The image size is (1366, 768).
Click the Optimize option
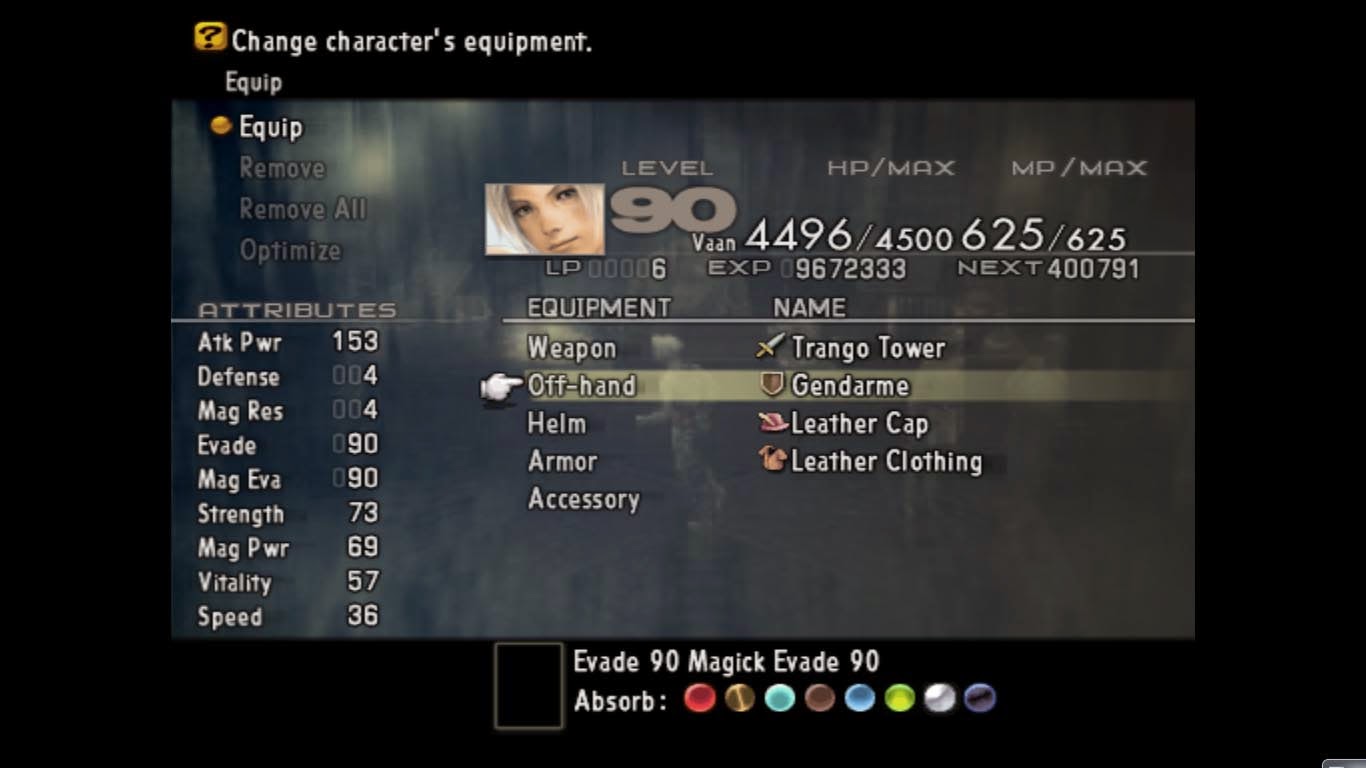tap(290, 251)
